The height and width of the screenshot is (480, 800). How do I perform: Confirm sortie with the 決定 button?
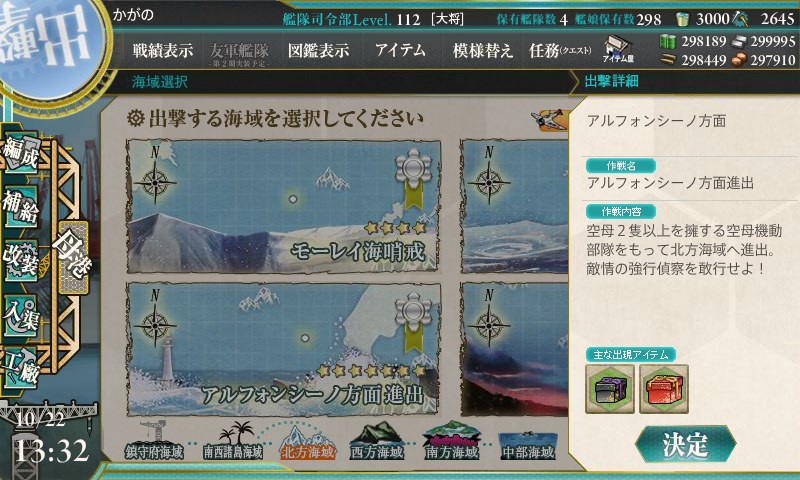click(x=686, y=441)
